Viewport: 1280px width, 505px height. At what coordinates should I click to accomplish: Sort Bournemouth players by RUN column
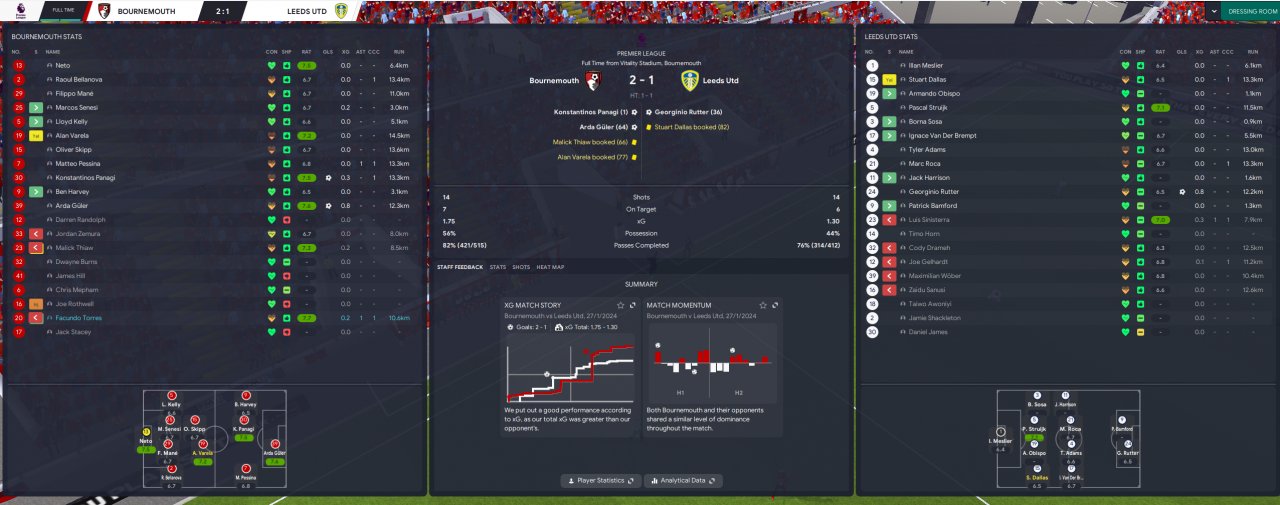[399, 51]
